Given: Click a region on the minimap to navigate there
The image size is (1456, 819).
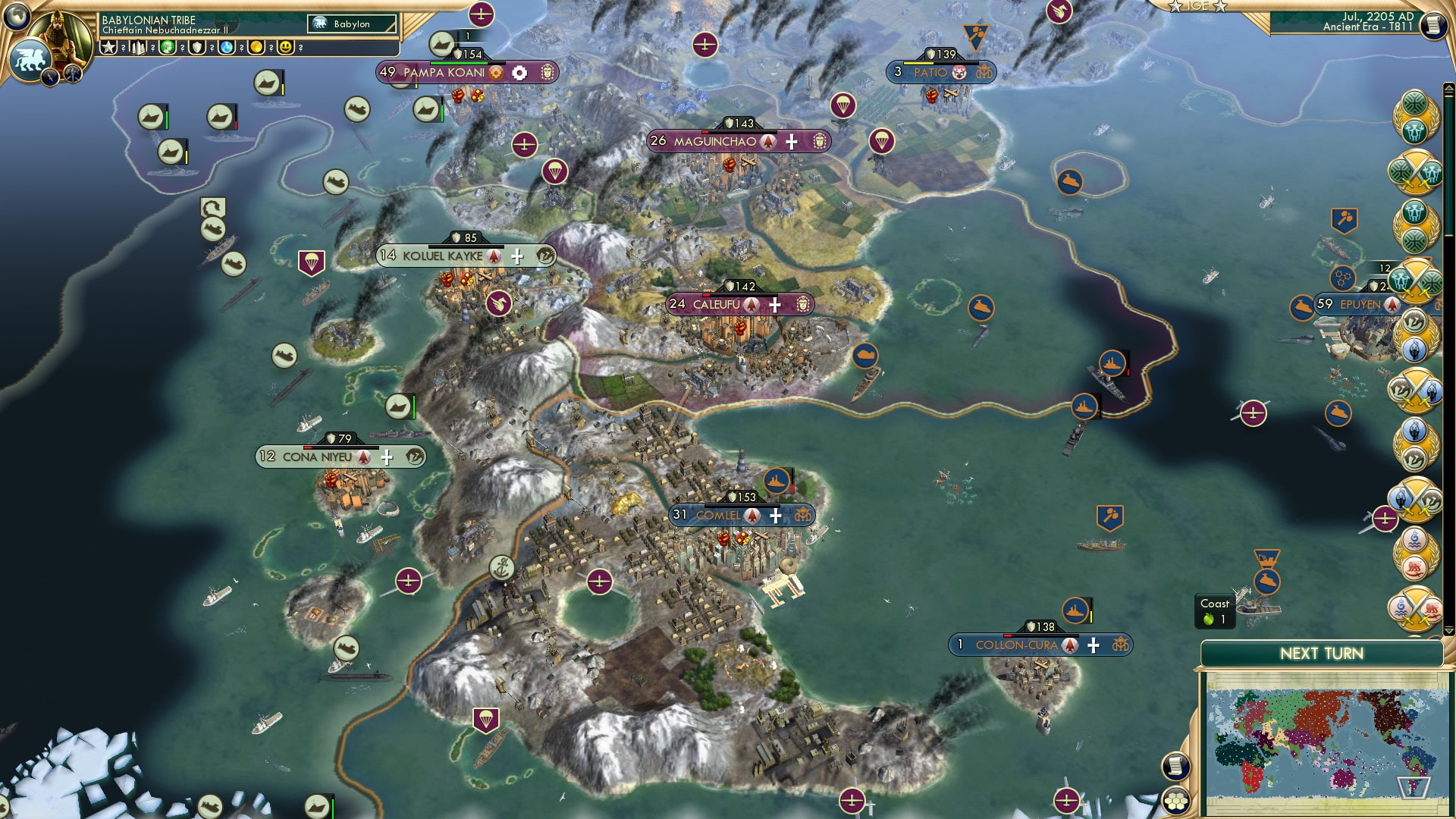Looking at the screenshot, I should tap(1332, 741).
